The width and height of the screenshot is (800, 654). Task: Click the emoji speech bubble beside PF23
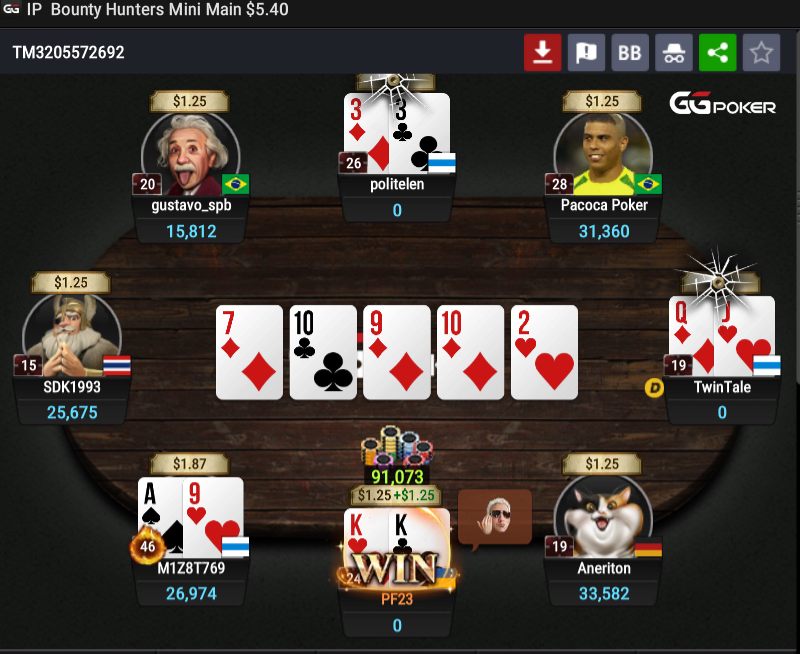(x=495, y=516)
